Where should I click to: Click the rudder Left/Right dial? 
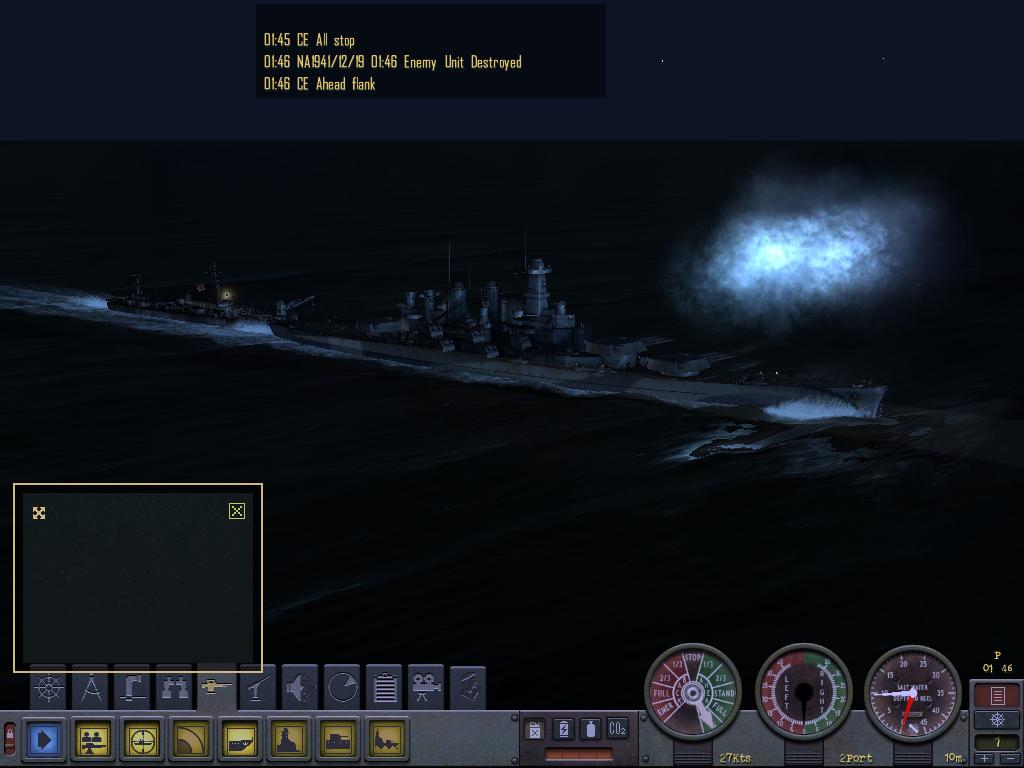coord(803,691)
